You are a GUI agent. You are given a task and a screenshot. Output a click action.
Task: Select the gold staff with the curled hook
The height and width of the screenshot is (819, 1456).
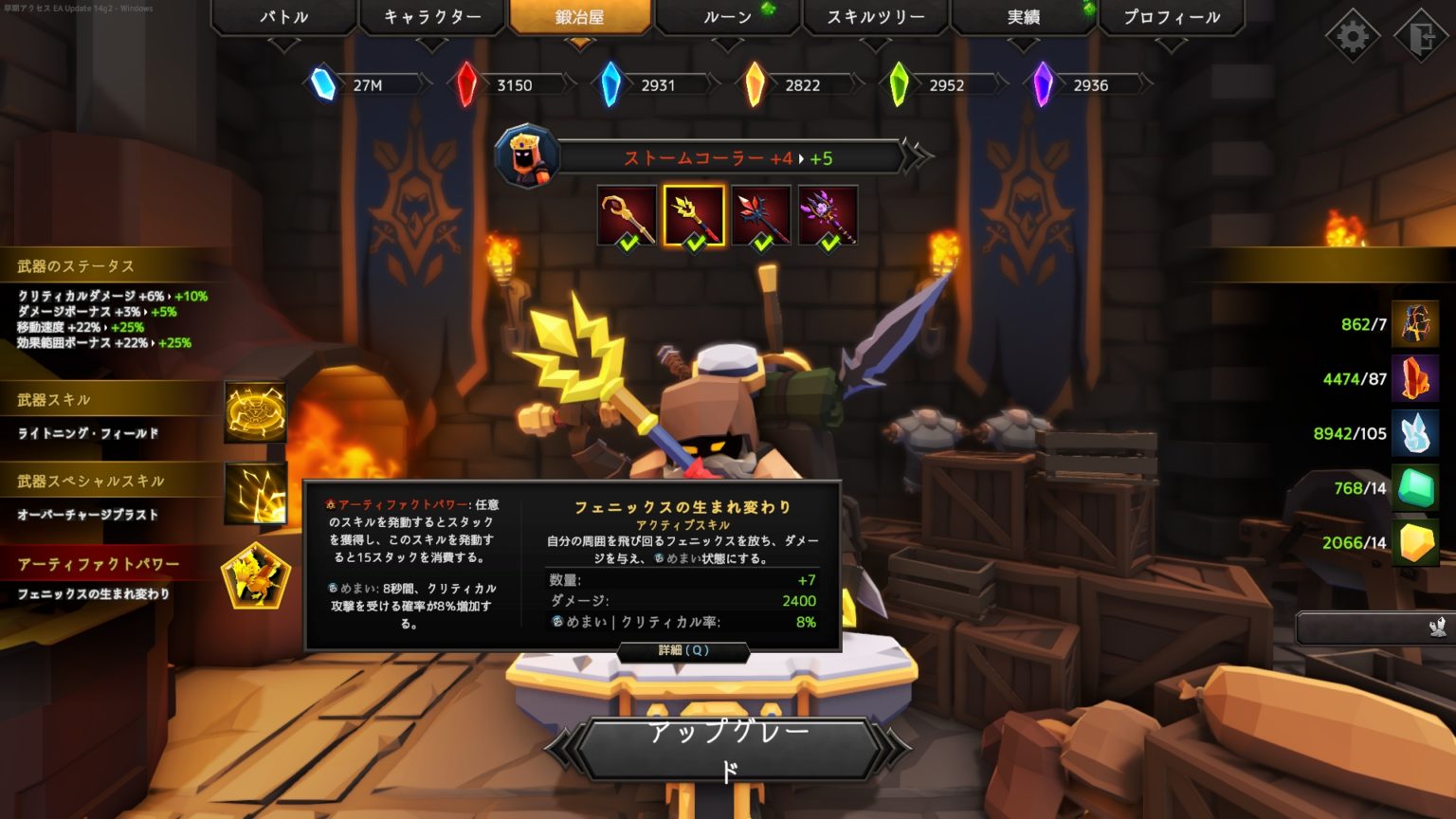[624, 214]
